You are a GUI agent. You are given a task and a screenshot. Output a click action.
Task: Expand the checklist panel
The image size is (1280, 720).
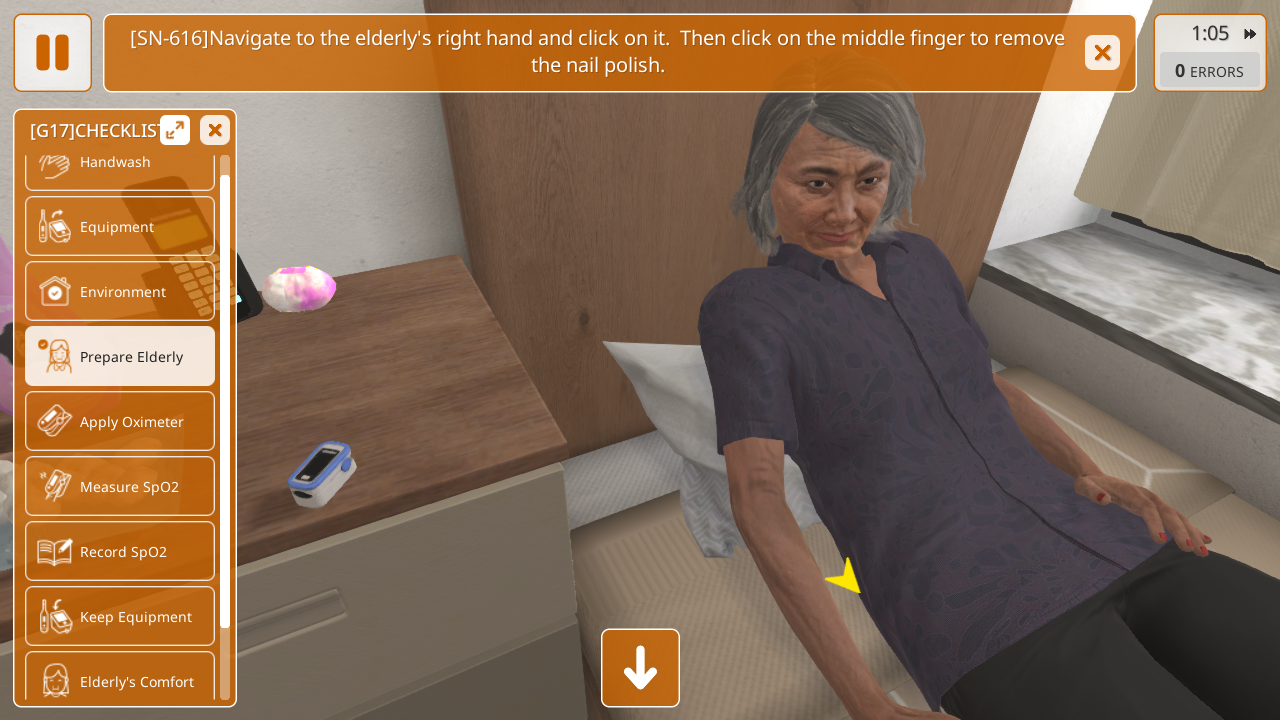tap(175, 130)
